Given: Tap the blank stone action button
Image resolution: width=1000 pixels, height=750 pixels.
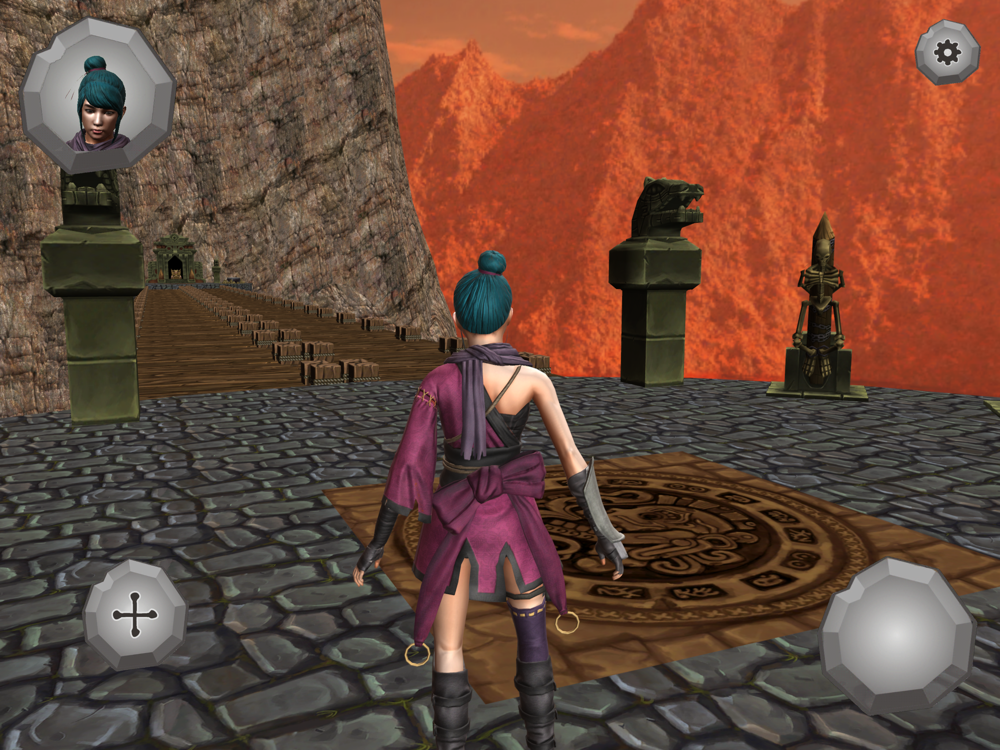Looking at the screenshot, I should [x=897, y=634].
